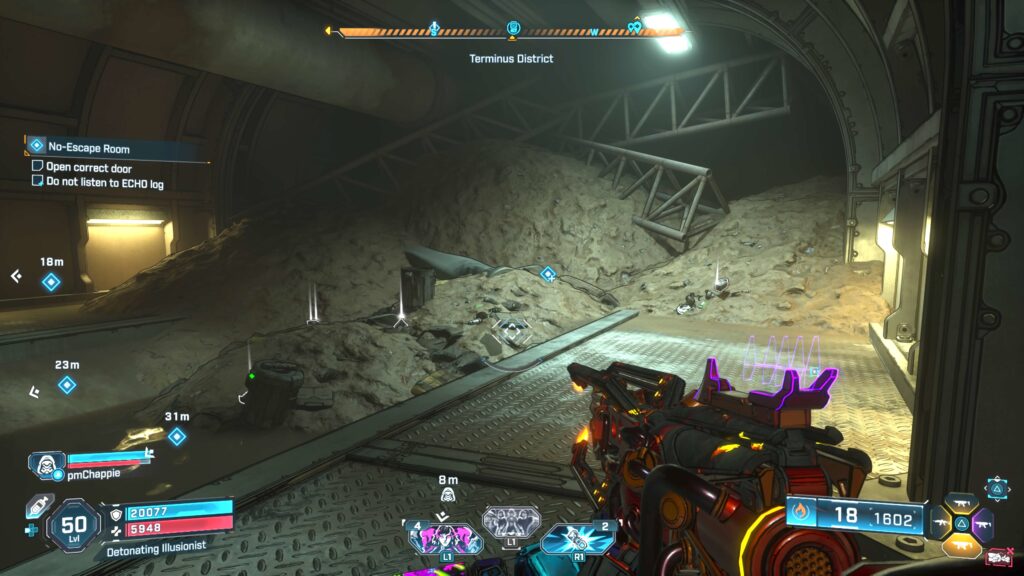Select the orange bottom weapon slot

[x=961, y=545]
